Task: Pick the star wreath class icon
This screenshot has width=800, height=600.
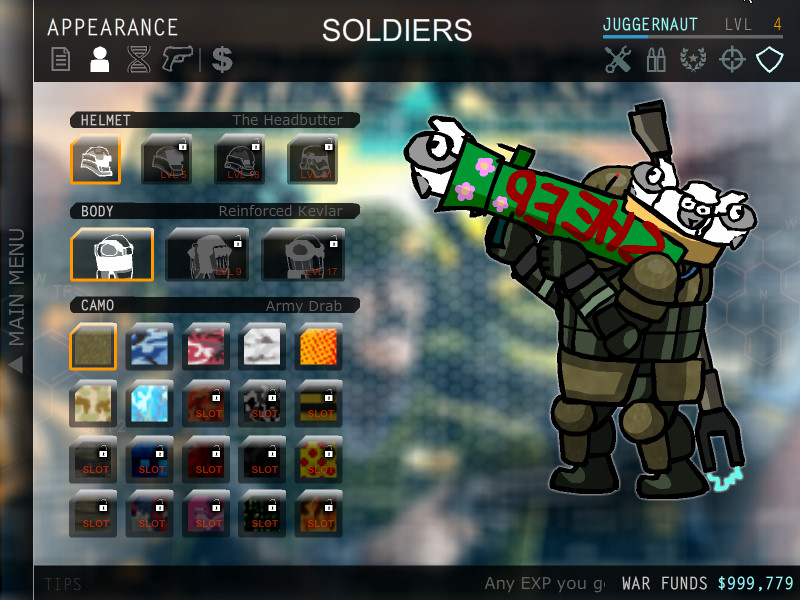Action: point(693,60)
